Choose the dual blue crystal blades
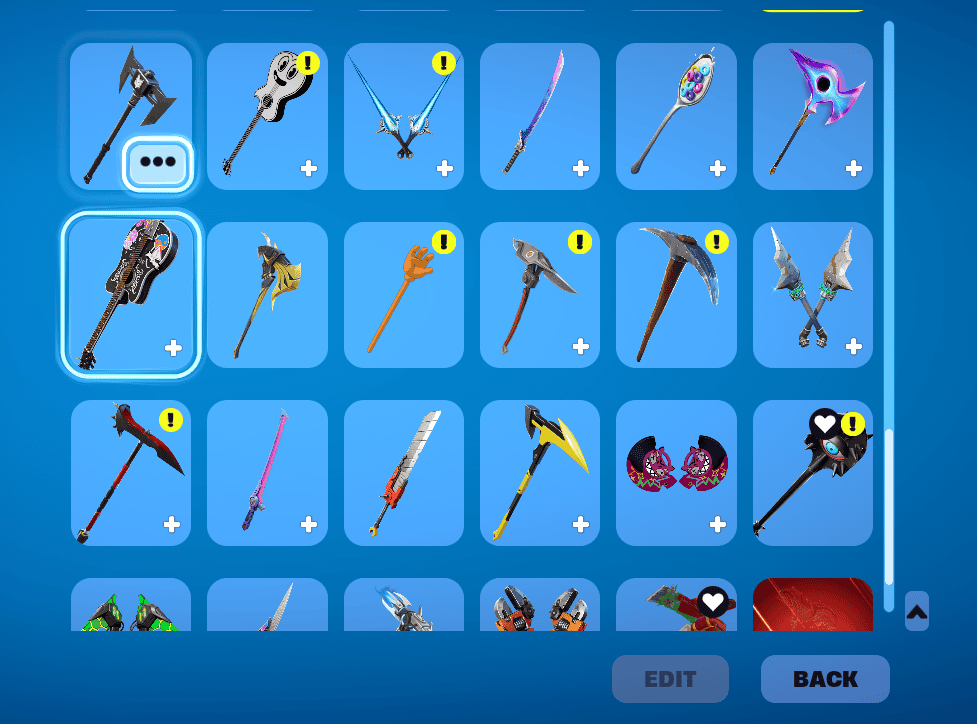This screenshot has width=977, height=724. tap(403, 116)
